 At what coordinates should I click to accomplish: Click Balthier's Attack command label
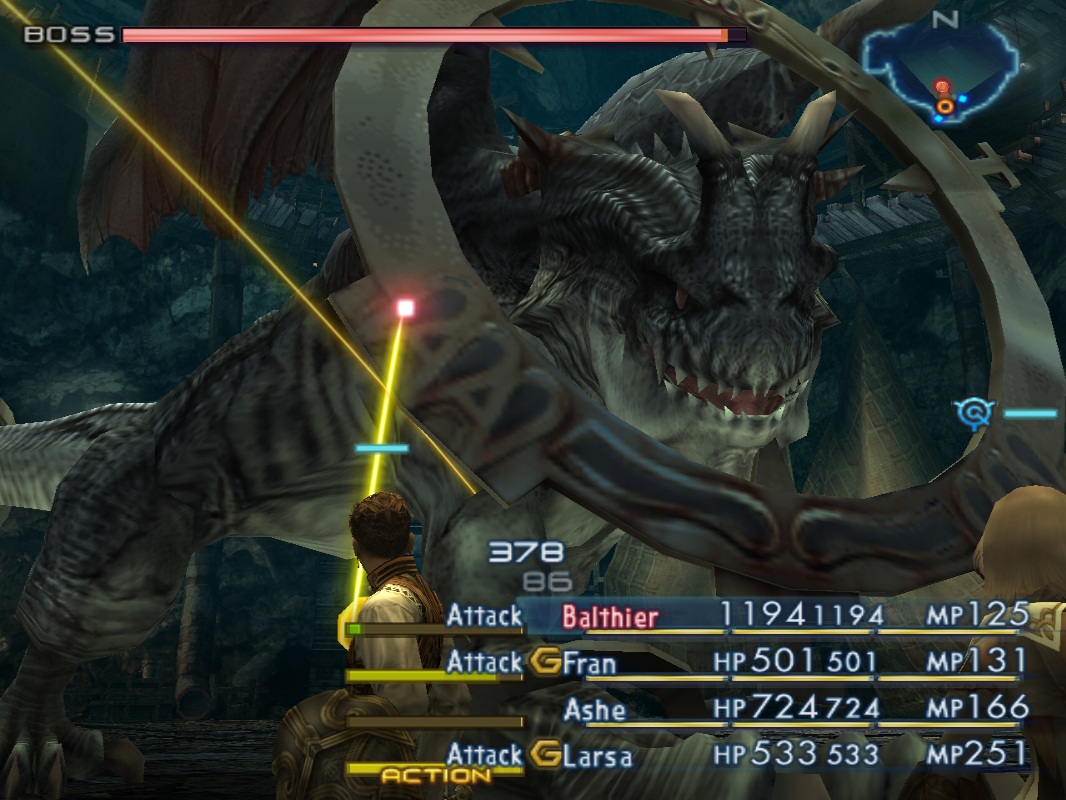click(484, 616)
